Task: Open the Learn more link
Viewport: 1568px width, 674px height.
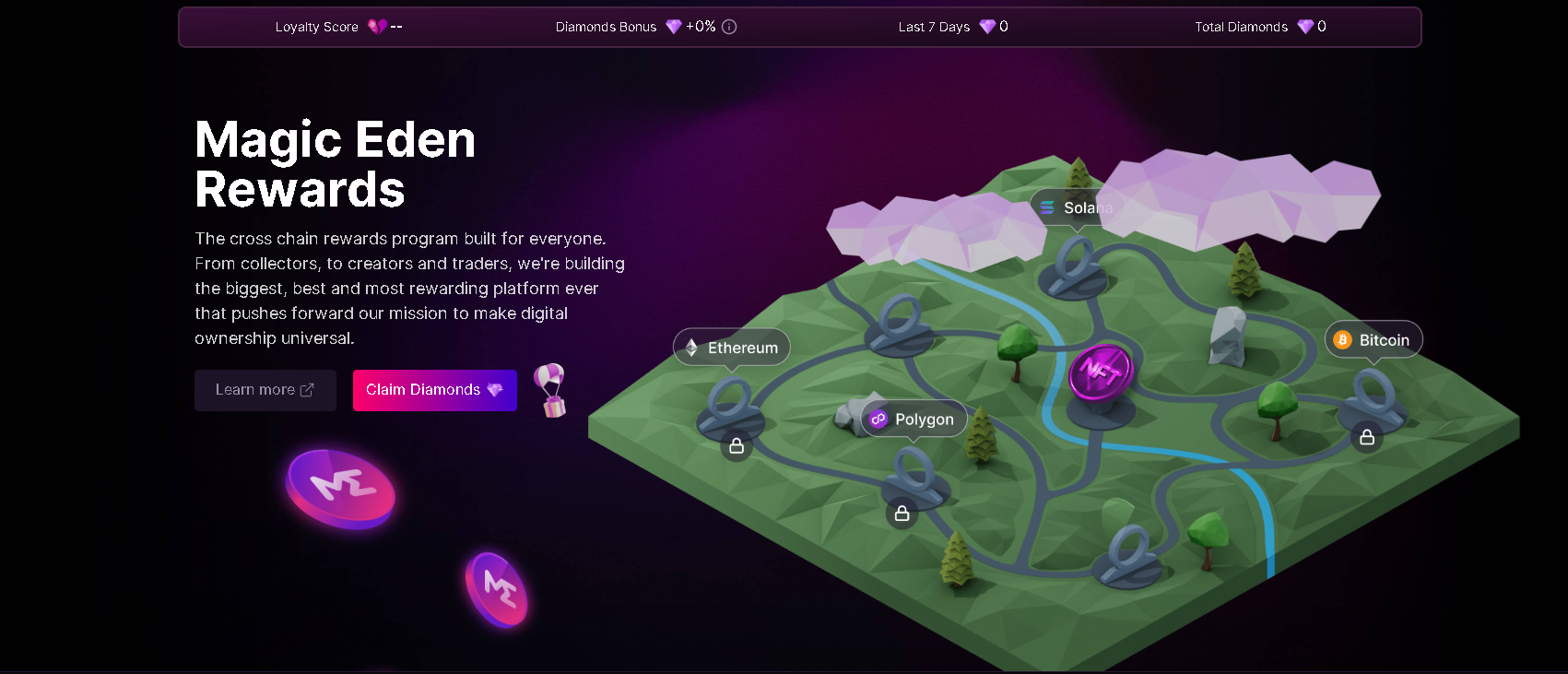Action: (x=265, y=390)
